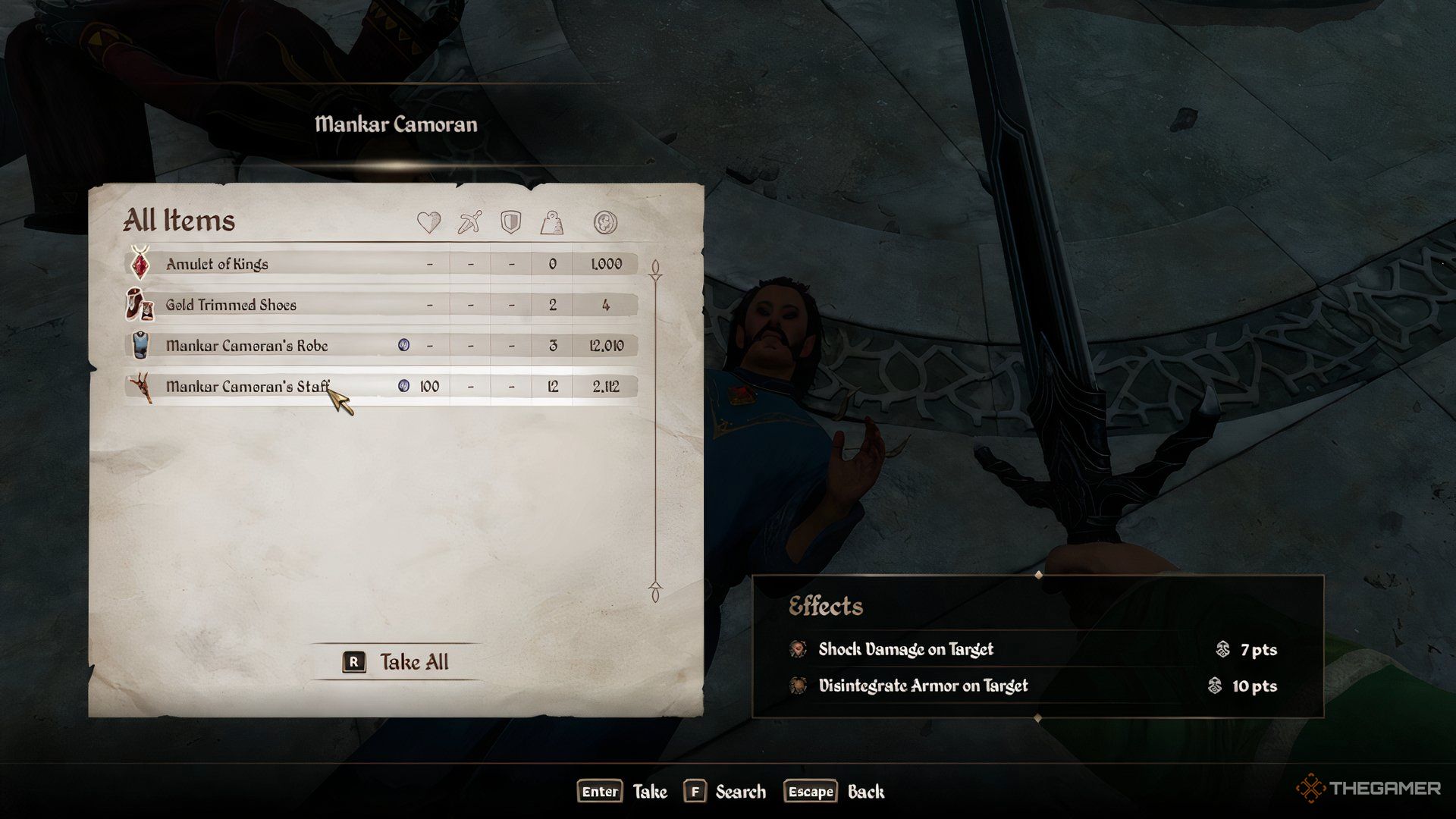Click the scroll-up arrow above the scrollbar
The width and height of the screenshot is (1456, 819).
[x=655, y=265]
